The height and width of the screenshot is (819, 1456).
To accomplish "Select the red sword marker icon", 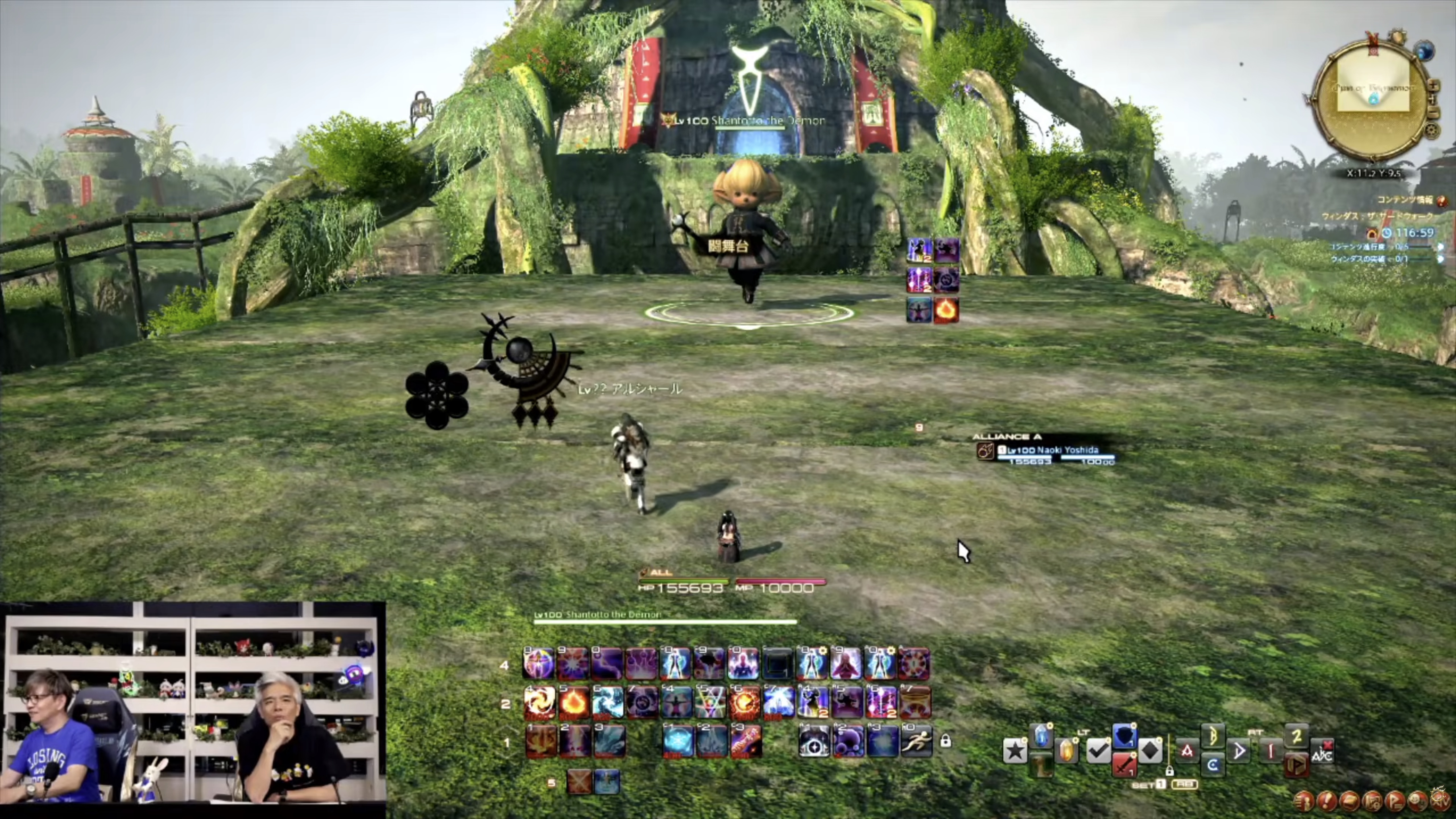I will pos(1124,765).
